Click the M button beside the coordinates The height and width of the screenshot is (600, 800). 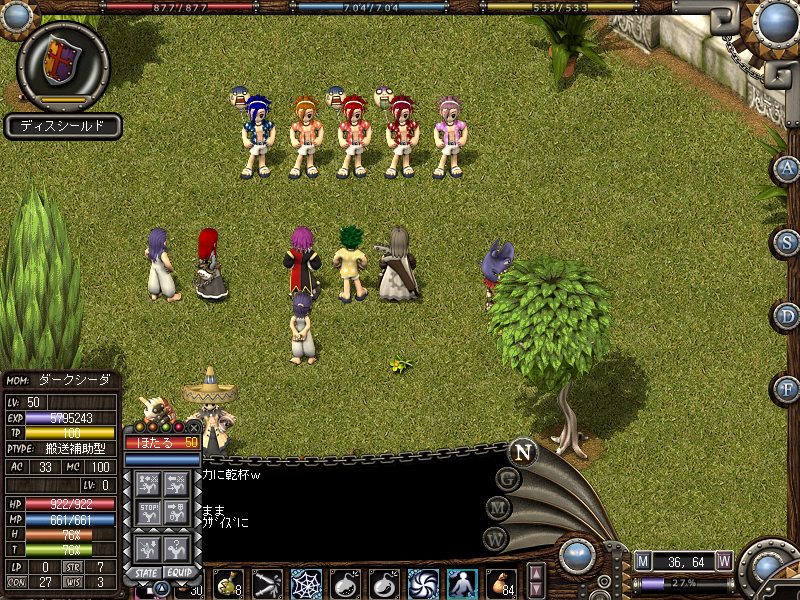[x=642, y=561]
